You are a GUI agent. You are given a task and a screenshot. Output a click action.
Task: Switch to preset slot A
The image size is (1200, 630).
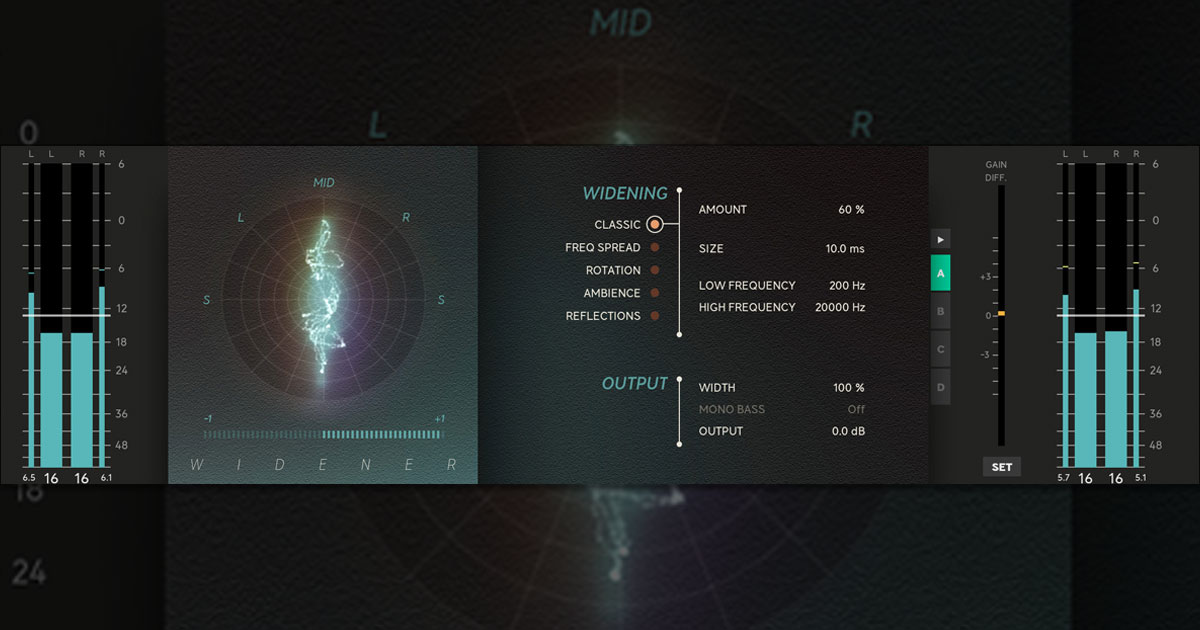pos(941,273)
